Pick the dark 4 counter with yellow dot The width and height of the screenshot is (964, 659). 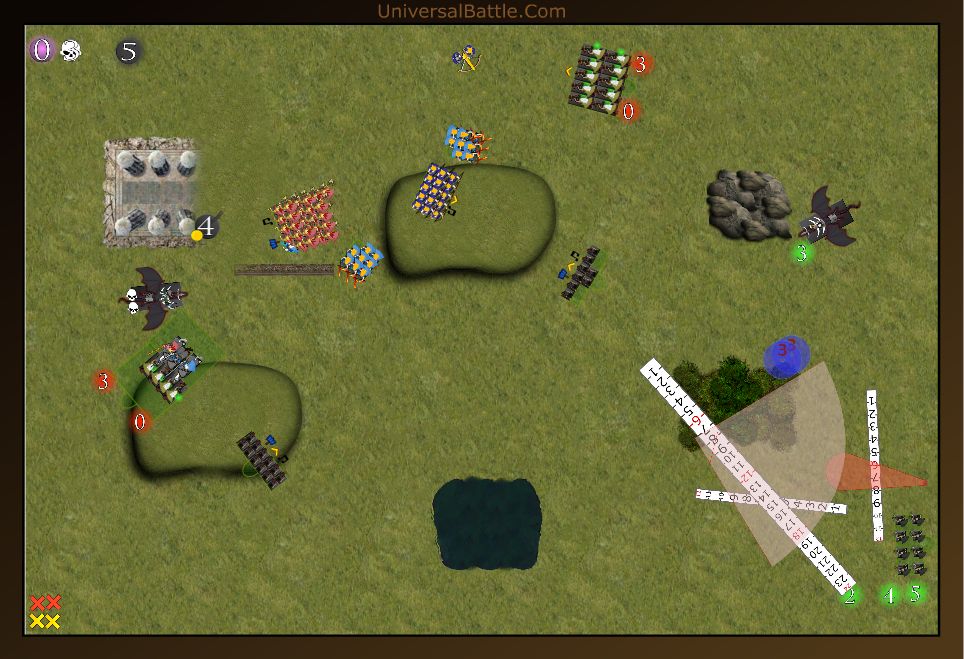[x=206, y=228]
